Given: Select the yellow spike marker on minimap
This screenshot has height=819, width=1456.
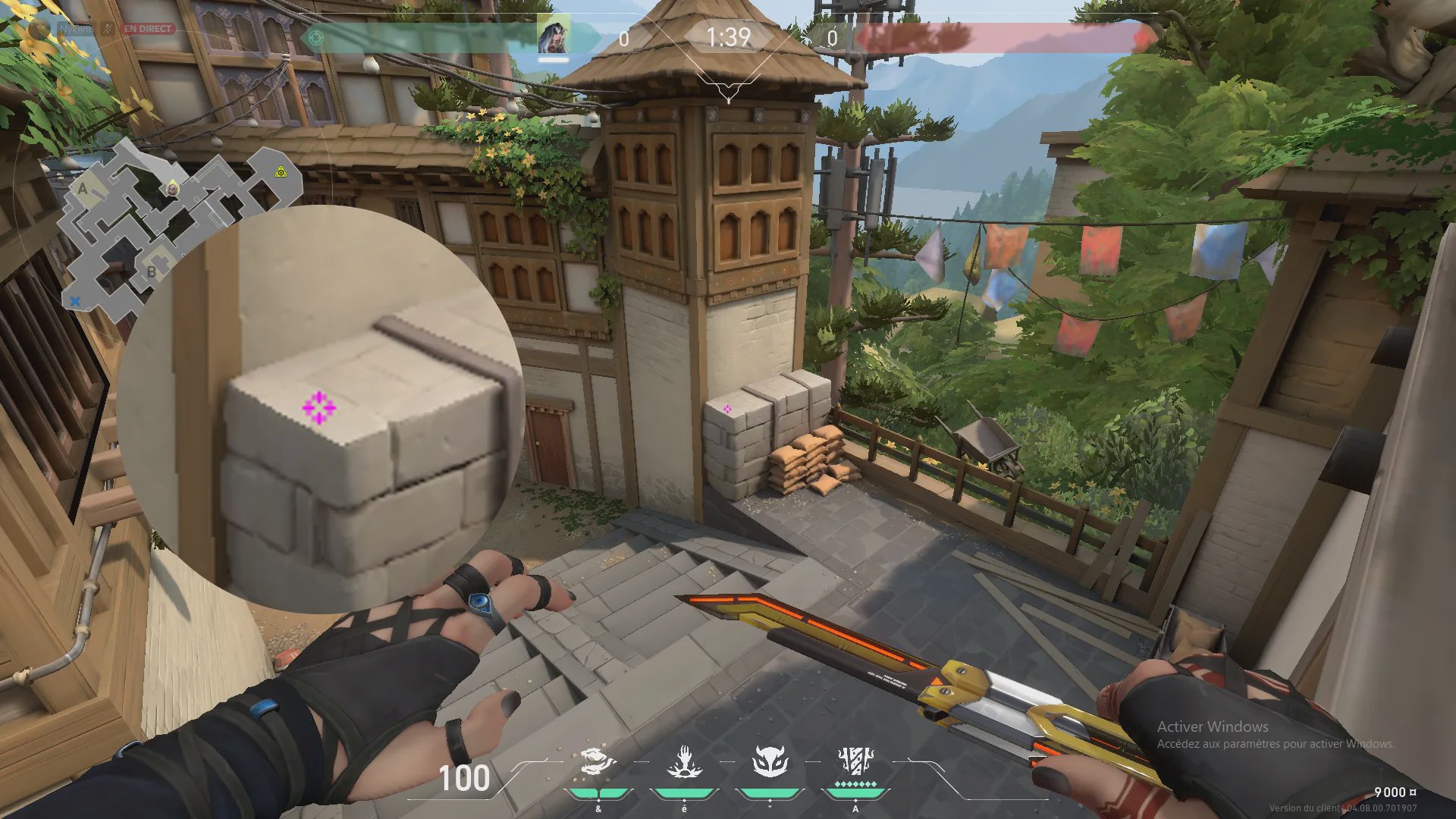Looking at the screenshot, I should (281, 172).
